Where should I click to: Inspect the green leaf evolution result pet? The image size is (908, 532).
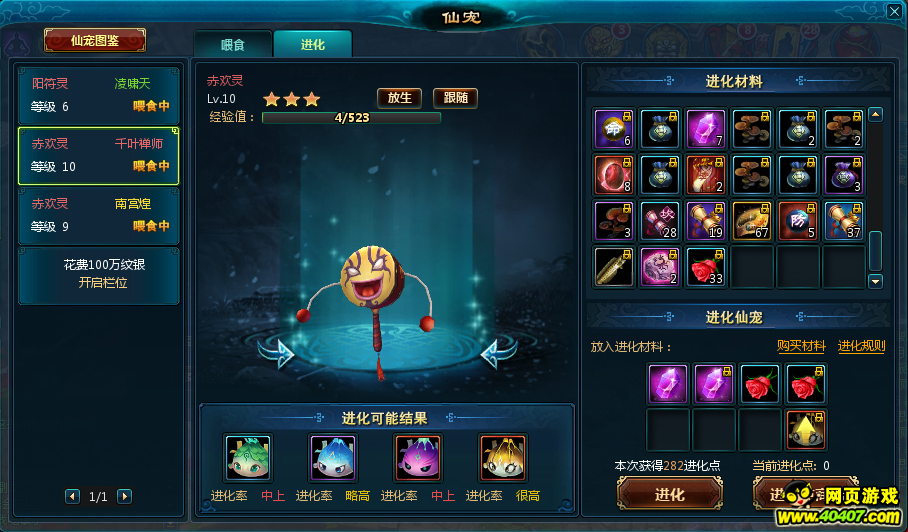248,458
